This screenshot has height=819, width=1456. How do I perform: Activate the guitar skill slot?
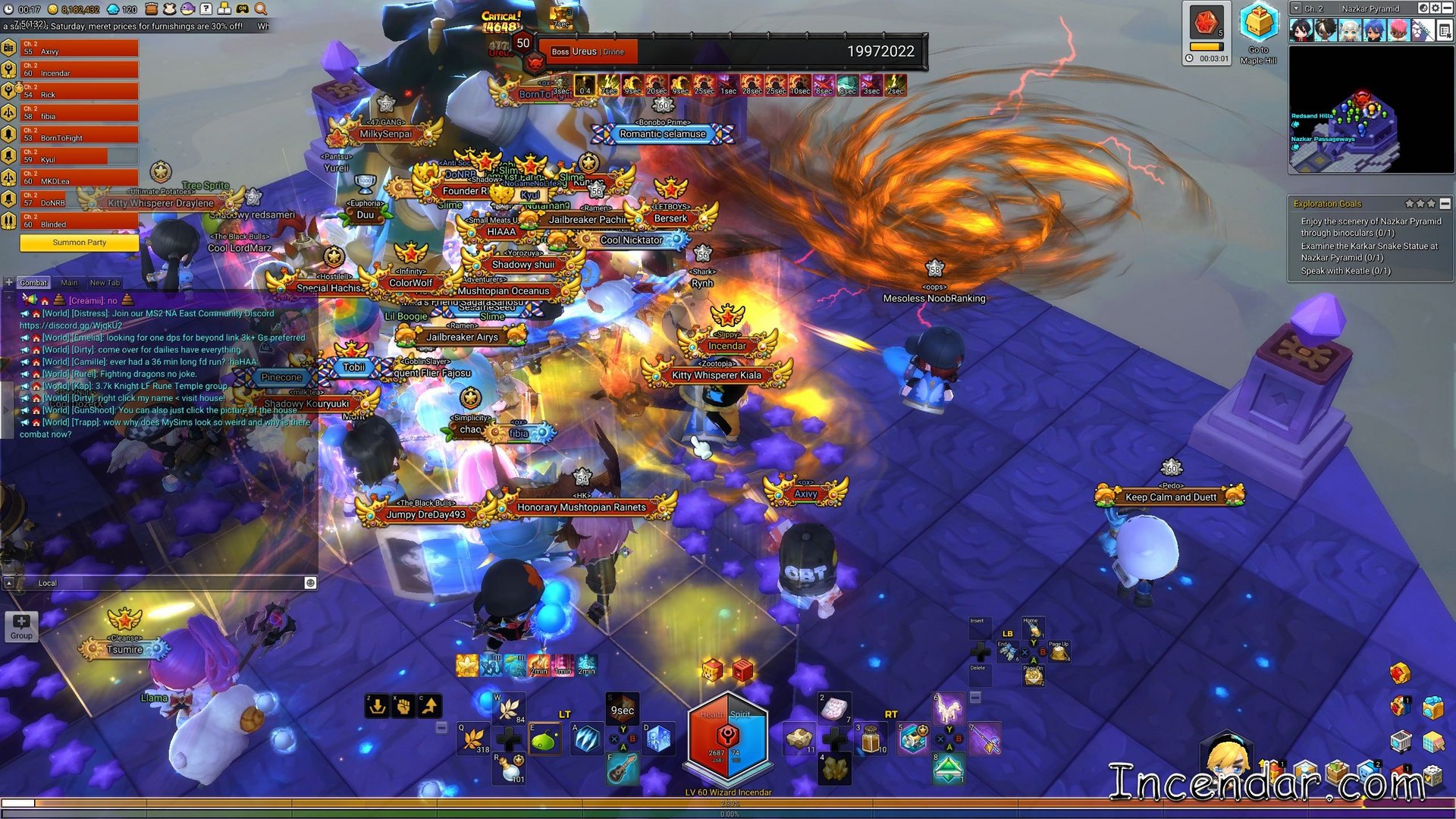622,769
